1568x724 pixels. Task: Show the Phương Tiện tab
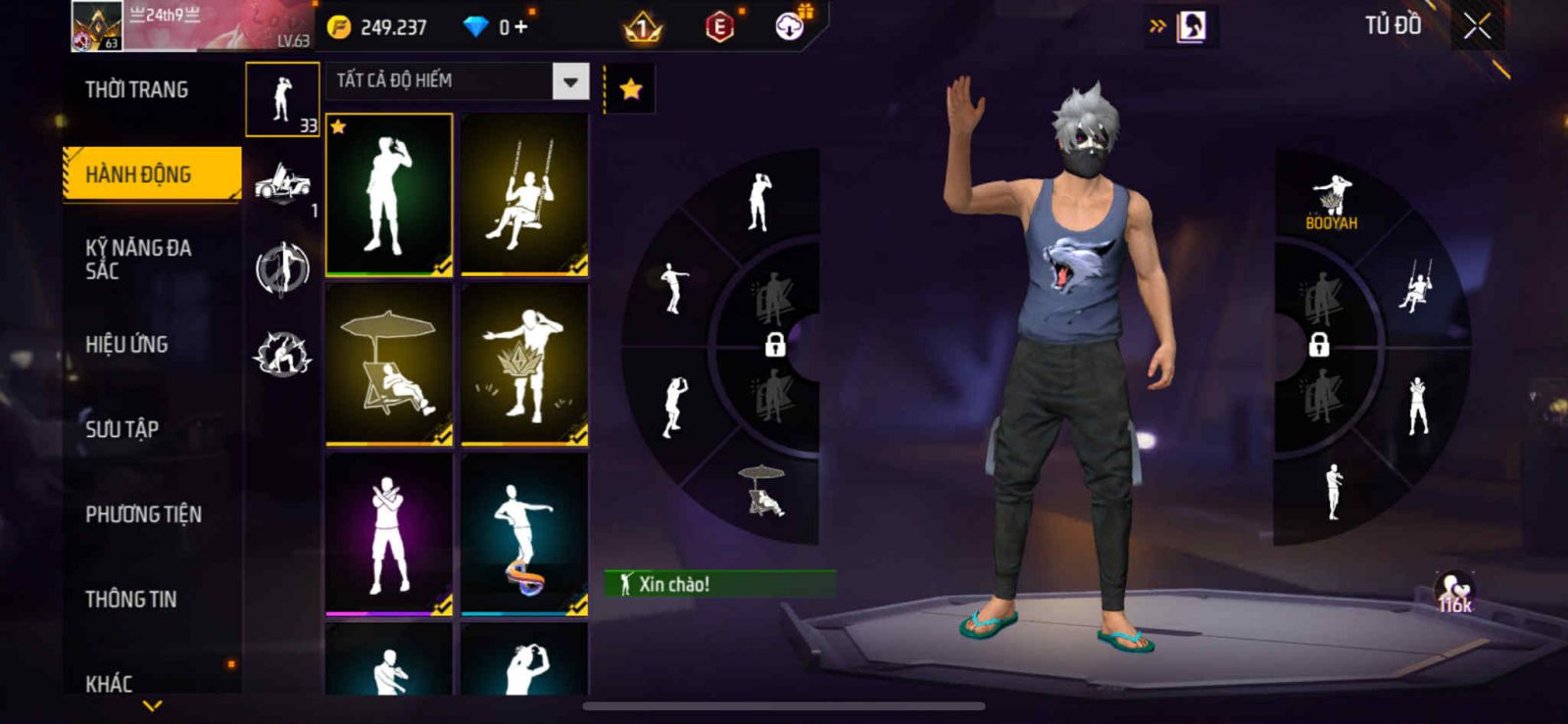tap(143, 514)
